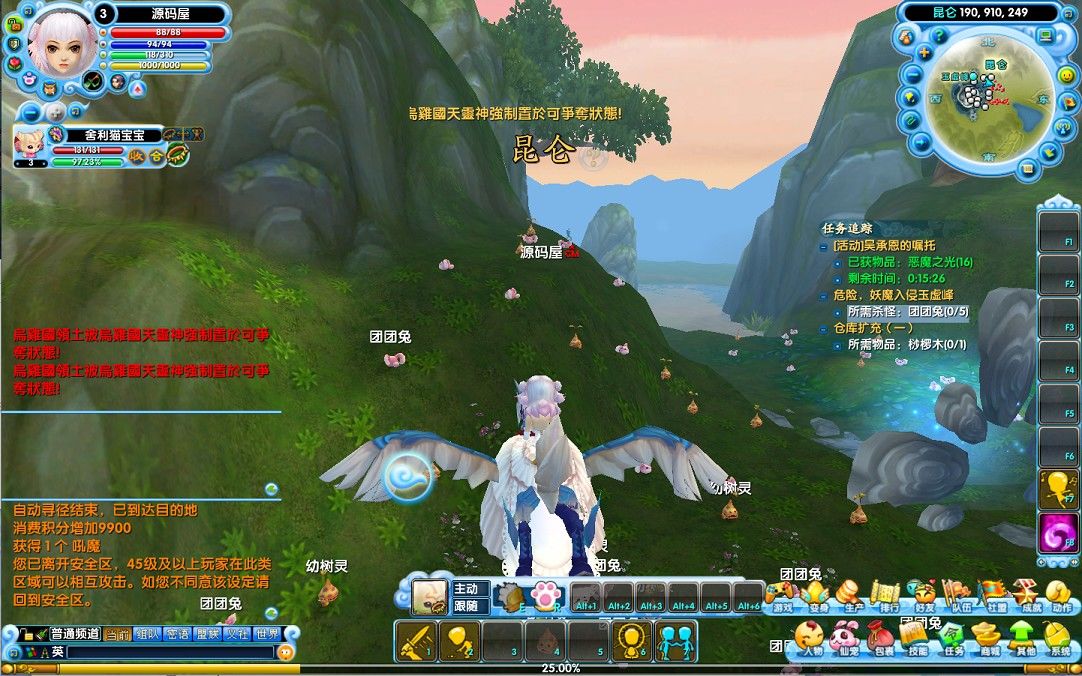Screen dimensions: 1082x676
Task: Zoom in the minimap with the plus button
Action: pyautogui.click(x=925, y=52)
